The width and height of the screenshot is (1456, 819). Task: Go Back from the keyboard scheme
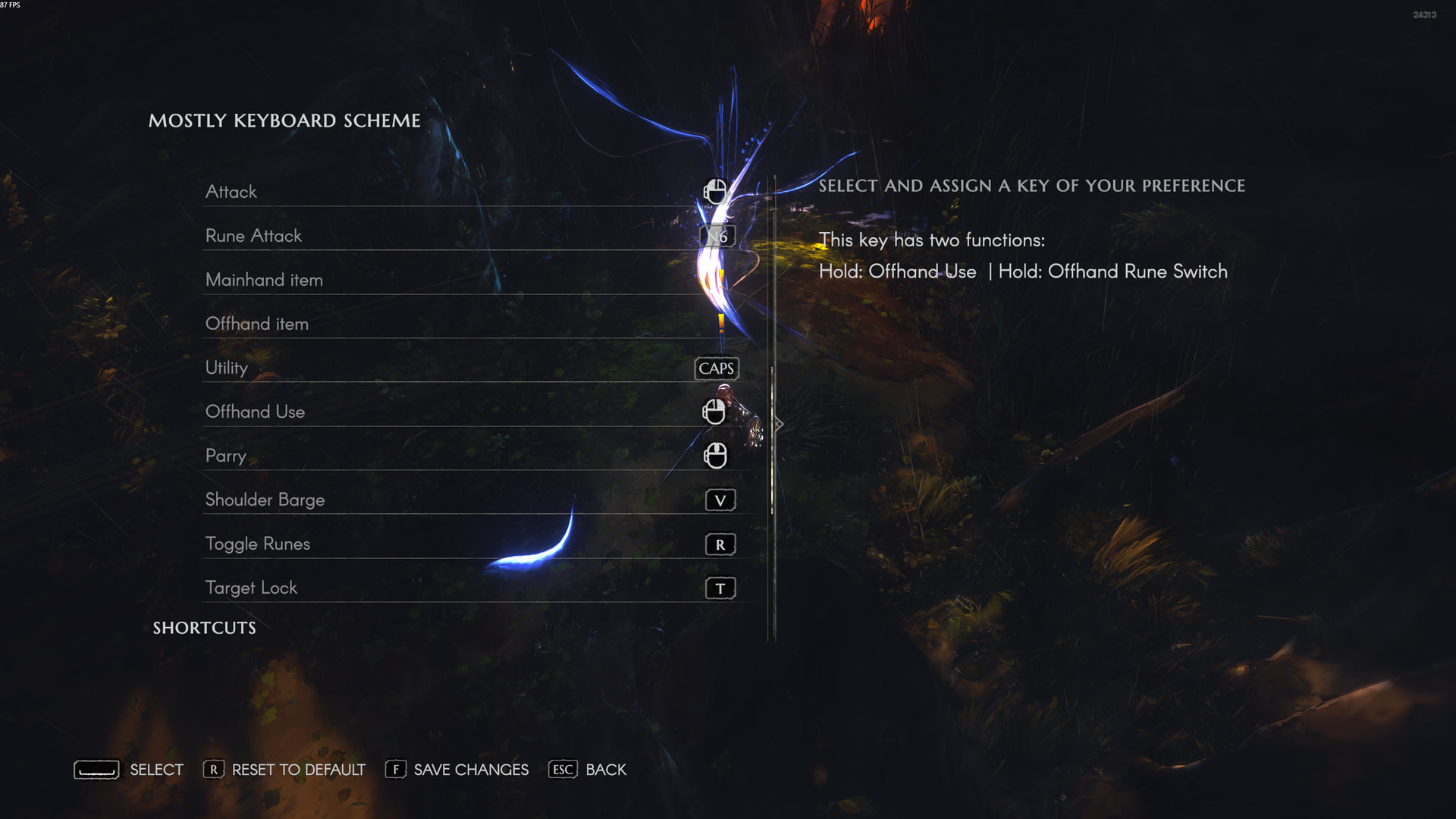(x=588, y=770)
